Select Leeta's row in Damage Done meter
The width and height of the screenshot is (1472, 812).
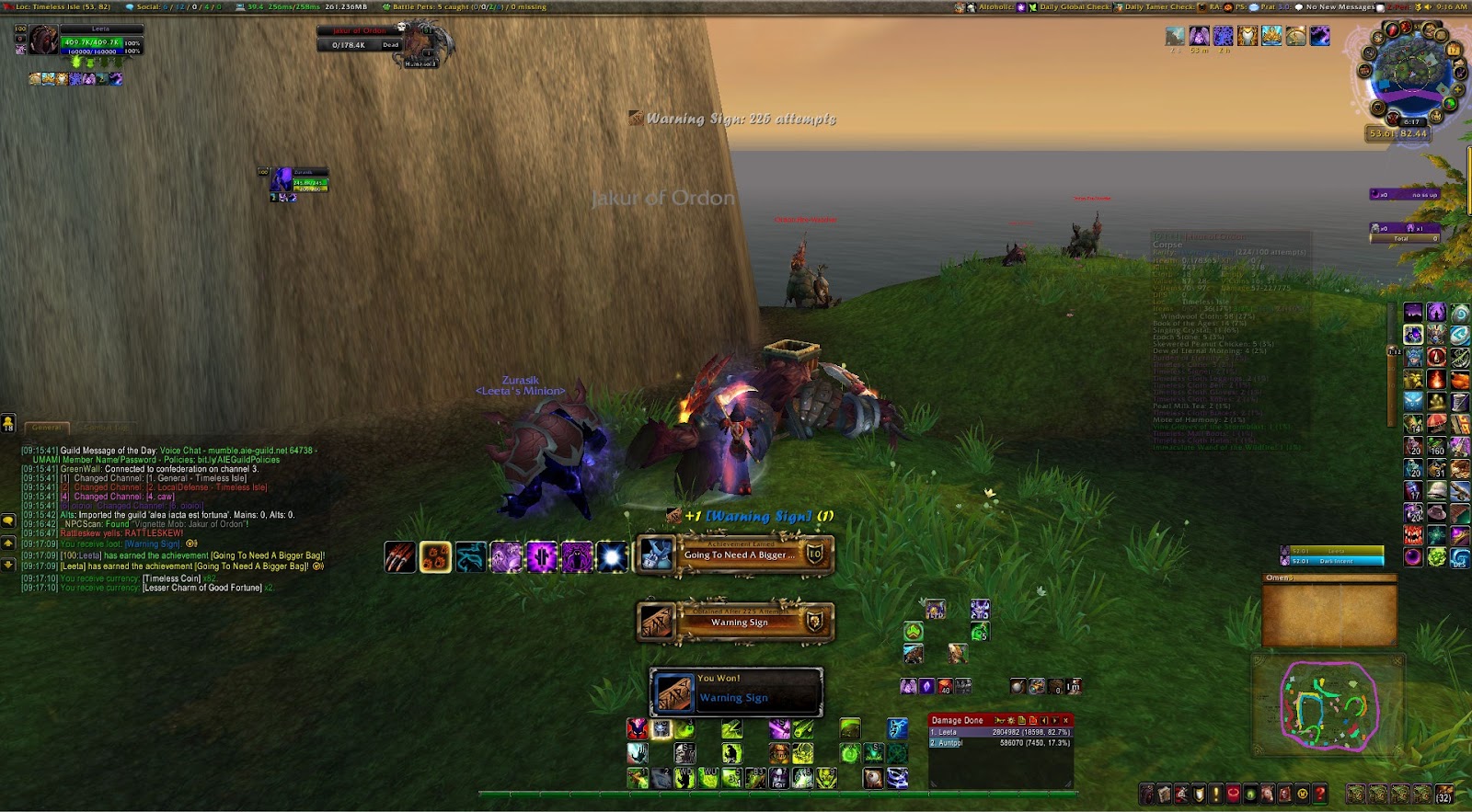1000,732
